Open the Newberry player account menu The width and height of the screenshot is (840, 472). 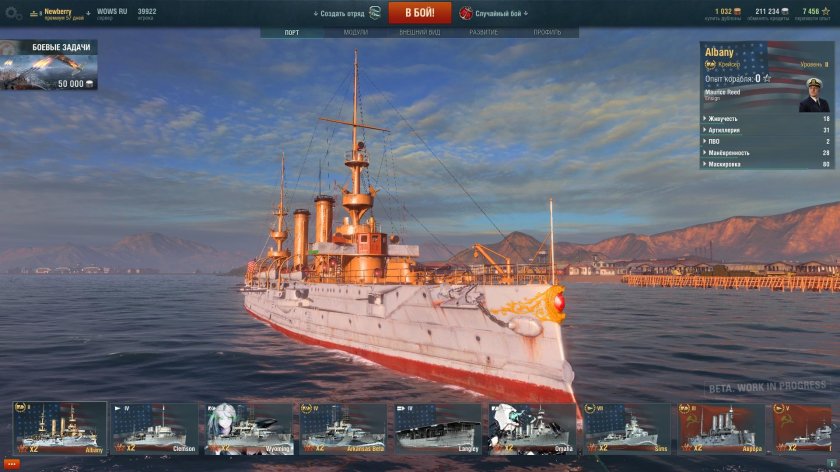pos(58,12)
